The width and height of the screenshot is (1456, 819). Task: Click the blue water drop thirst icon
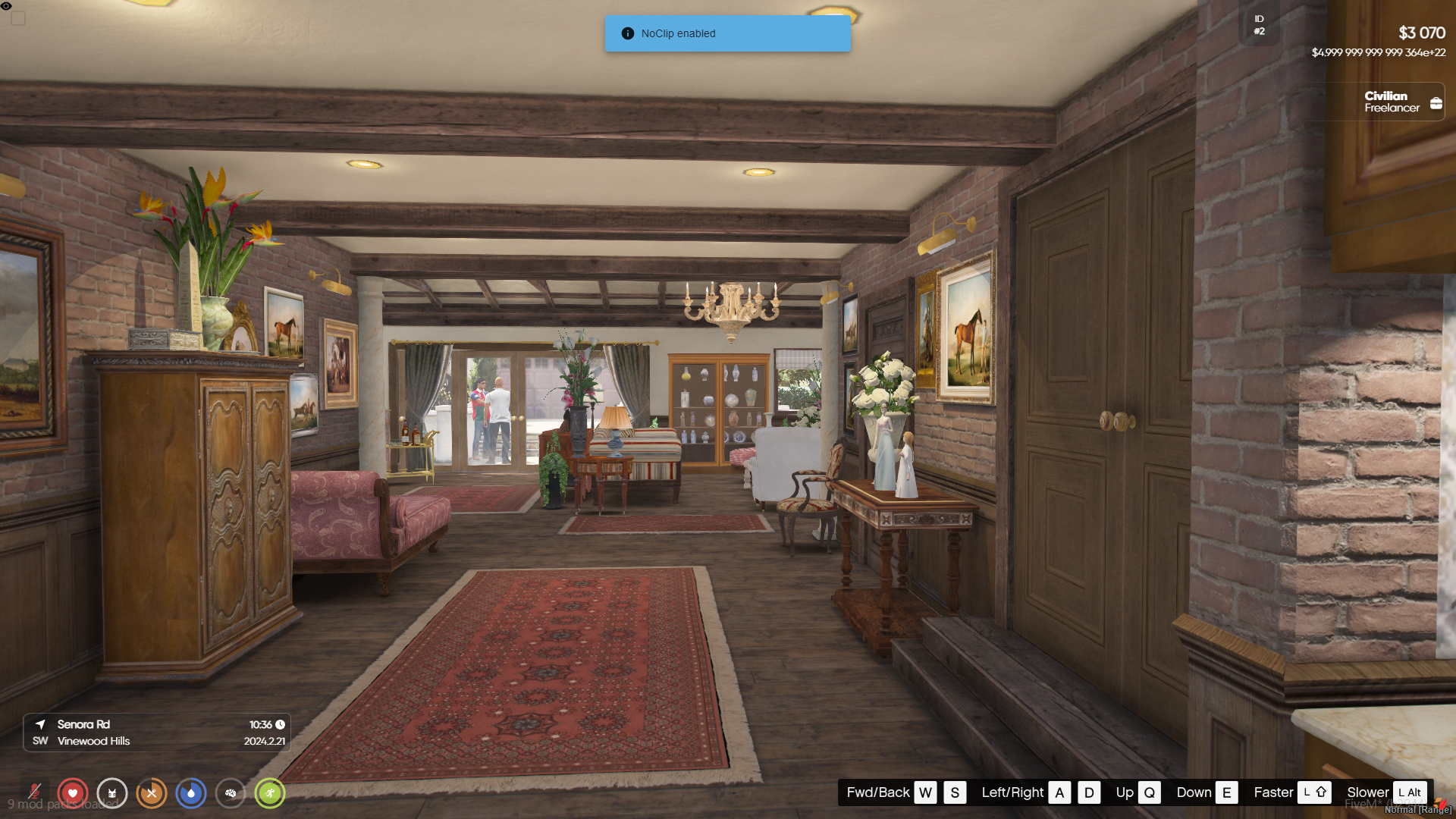pyautogui.click(x=191, y=793)
